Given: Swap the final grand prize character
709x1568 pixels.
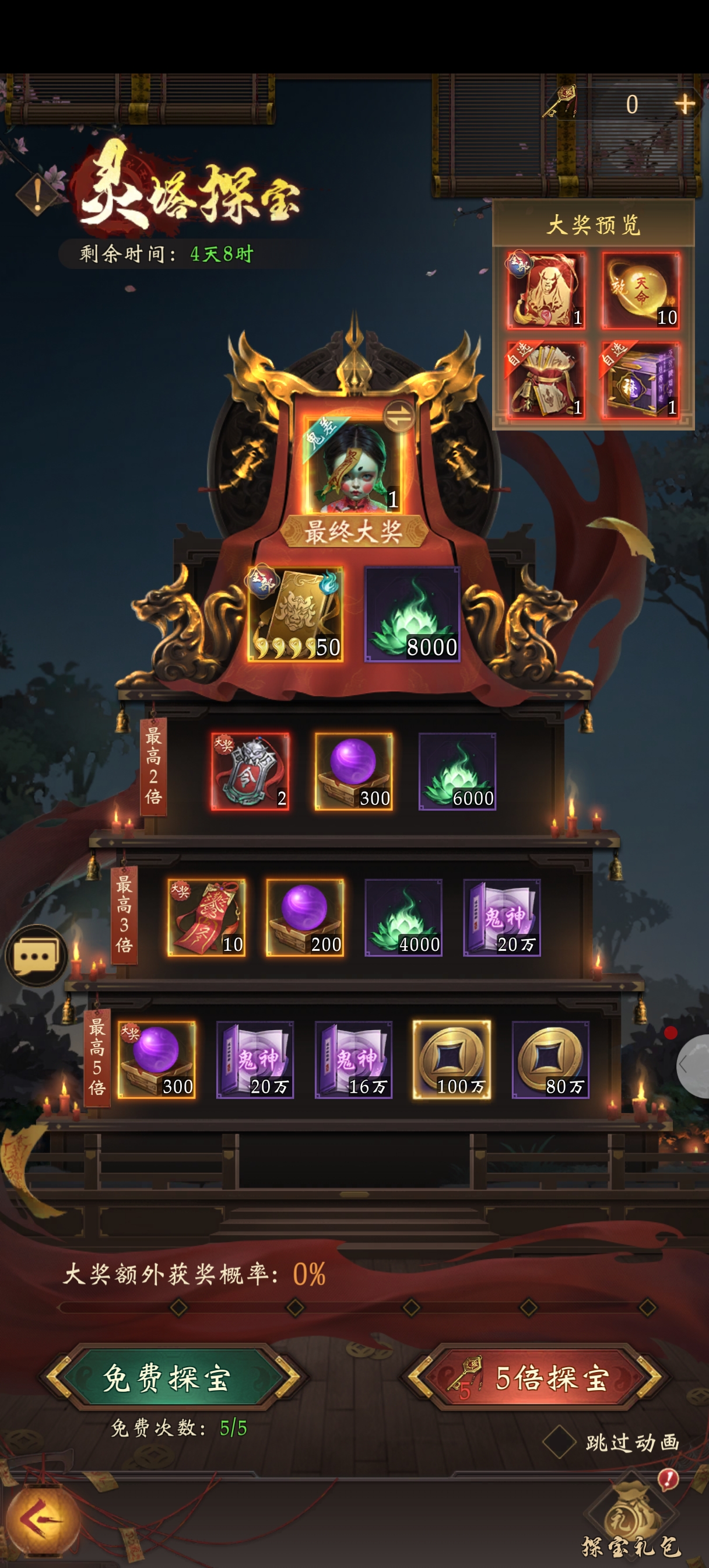Looking at the screenshot, I should point(399,416).
